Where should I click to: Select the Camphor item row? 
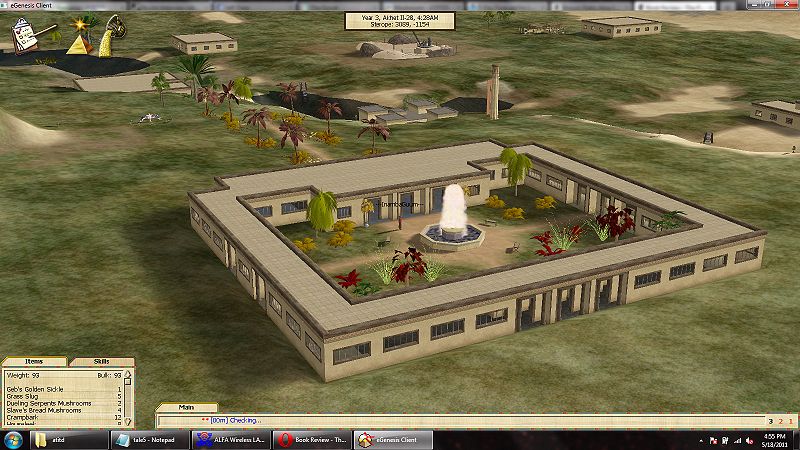(24, 417)
